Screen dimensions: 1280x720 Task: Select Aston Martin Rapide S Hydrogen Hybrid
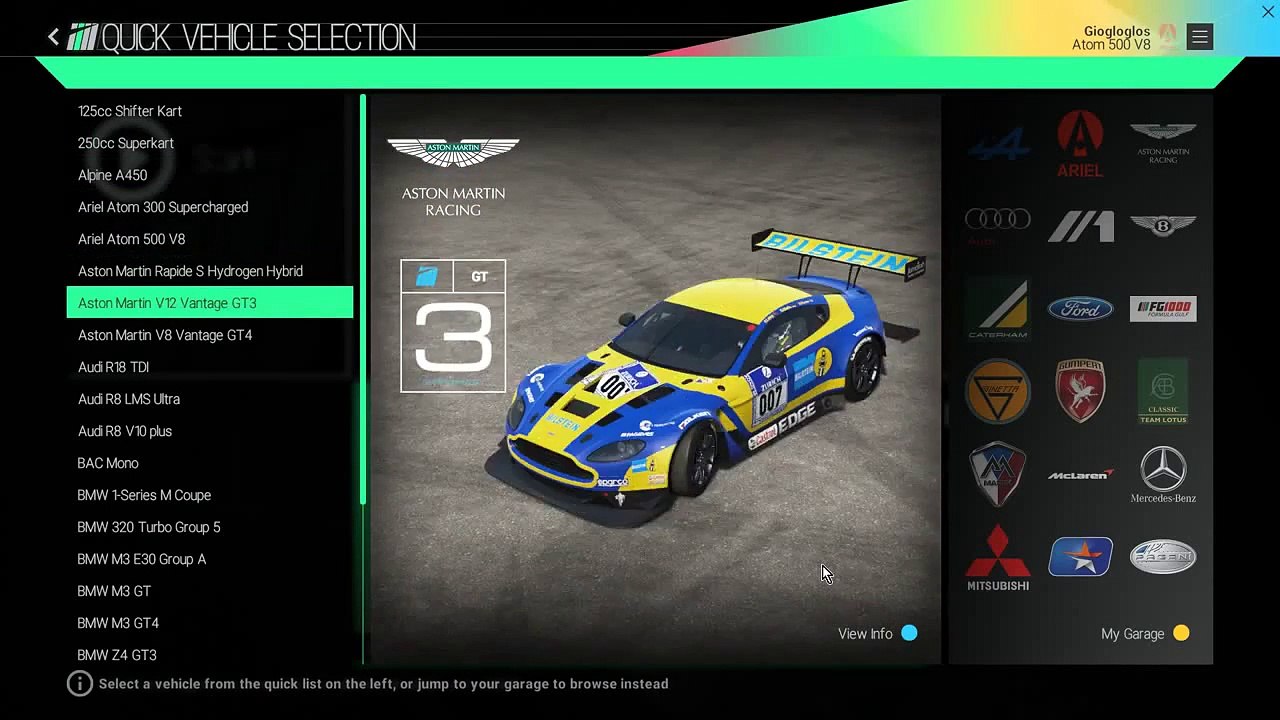(190, 271)
